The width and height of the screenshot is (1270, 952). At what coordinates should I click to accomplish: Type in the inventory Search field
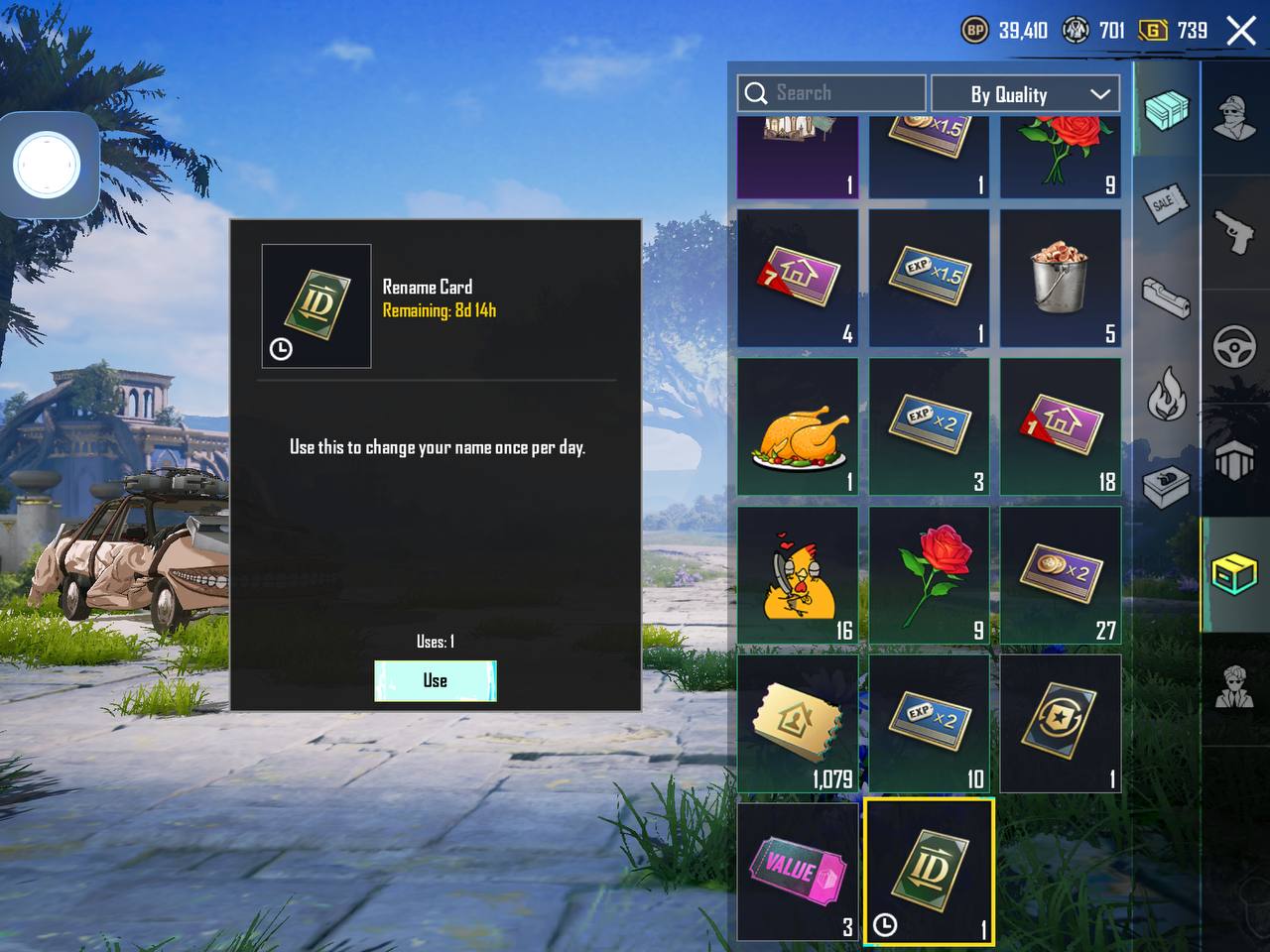click(x=831, y=93)
